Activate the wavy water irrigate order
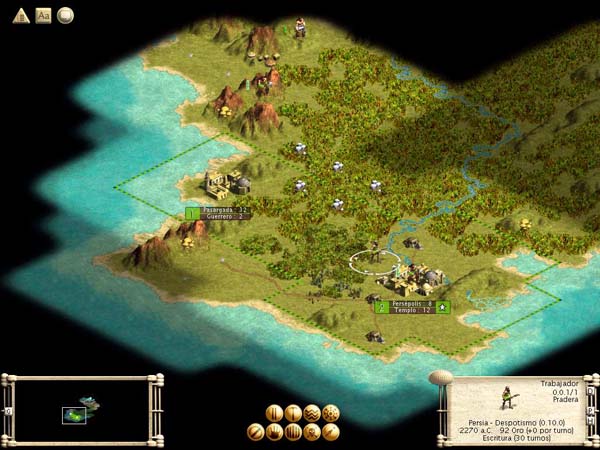This screenshot has width=600, height=450. click(312, 413)
